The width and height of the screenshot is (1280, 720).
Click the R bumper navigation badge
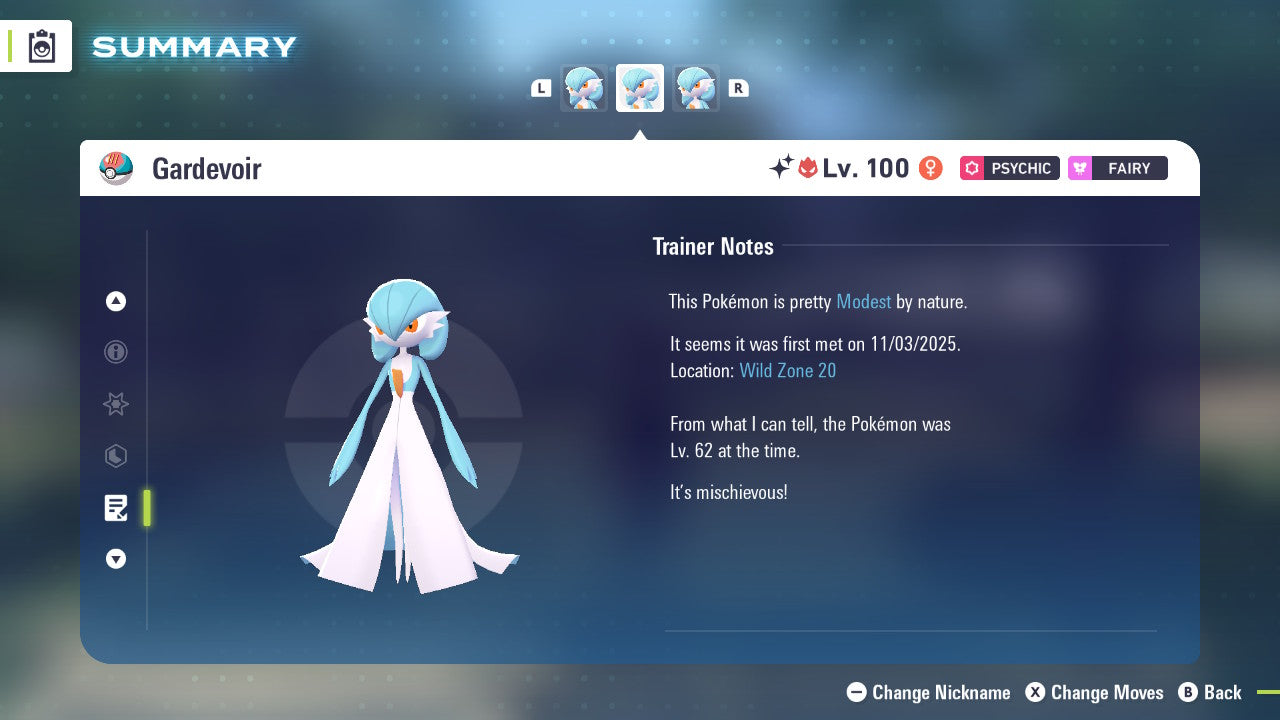coord(738,88)
